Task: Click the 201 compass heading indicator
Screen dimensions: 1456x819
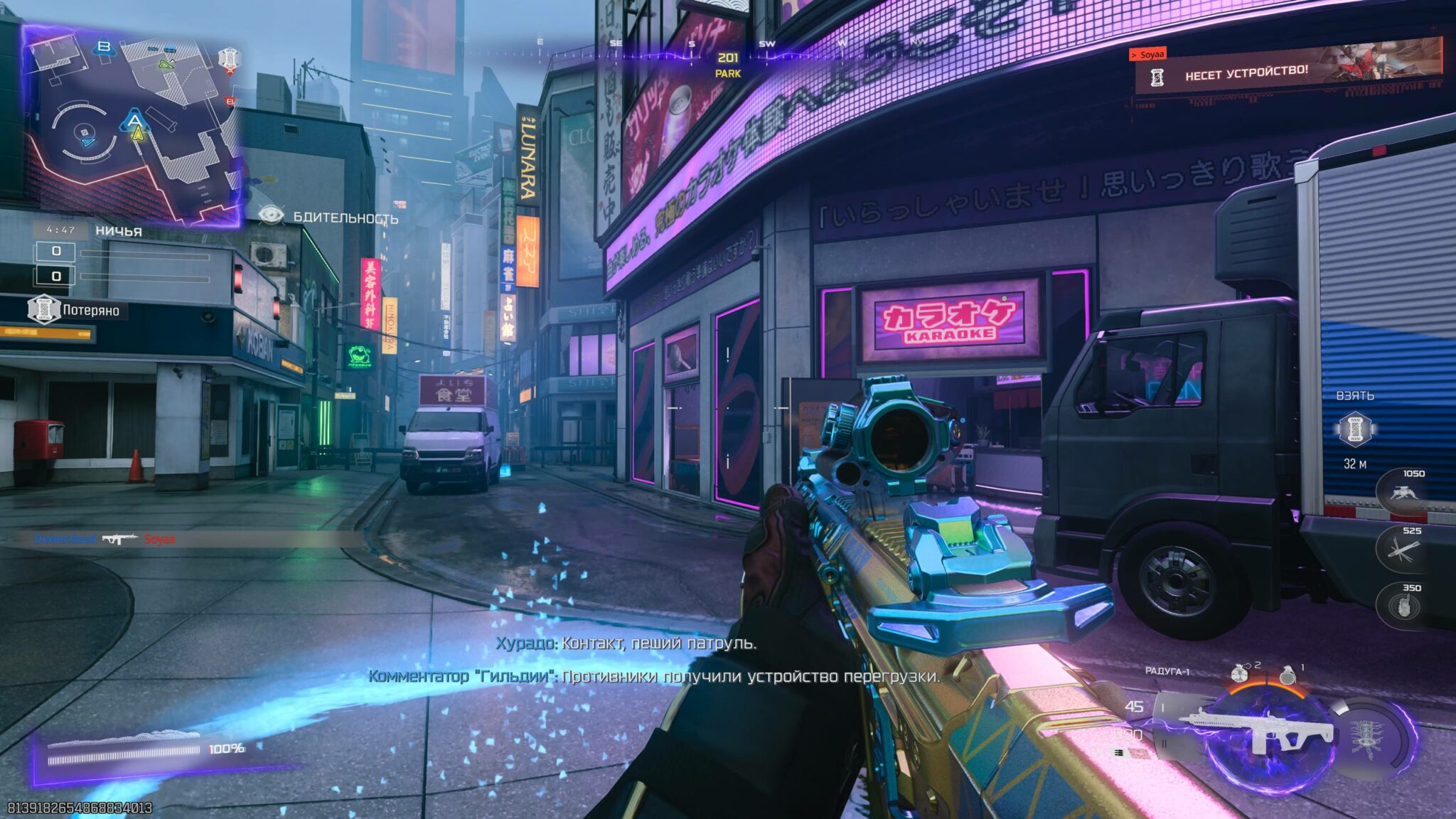Action: pyautogui.click(x=728, y=58)
